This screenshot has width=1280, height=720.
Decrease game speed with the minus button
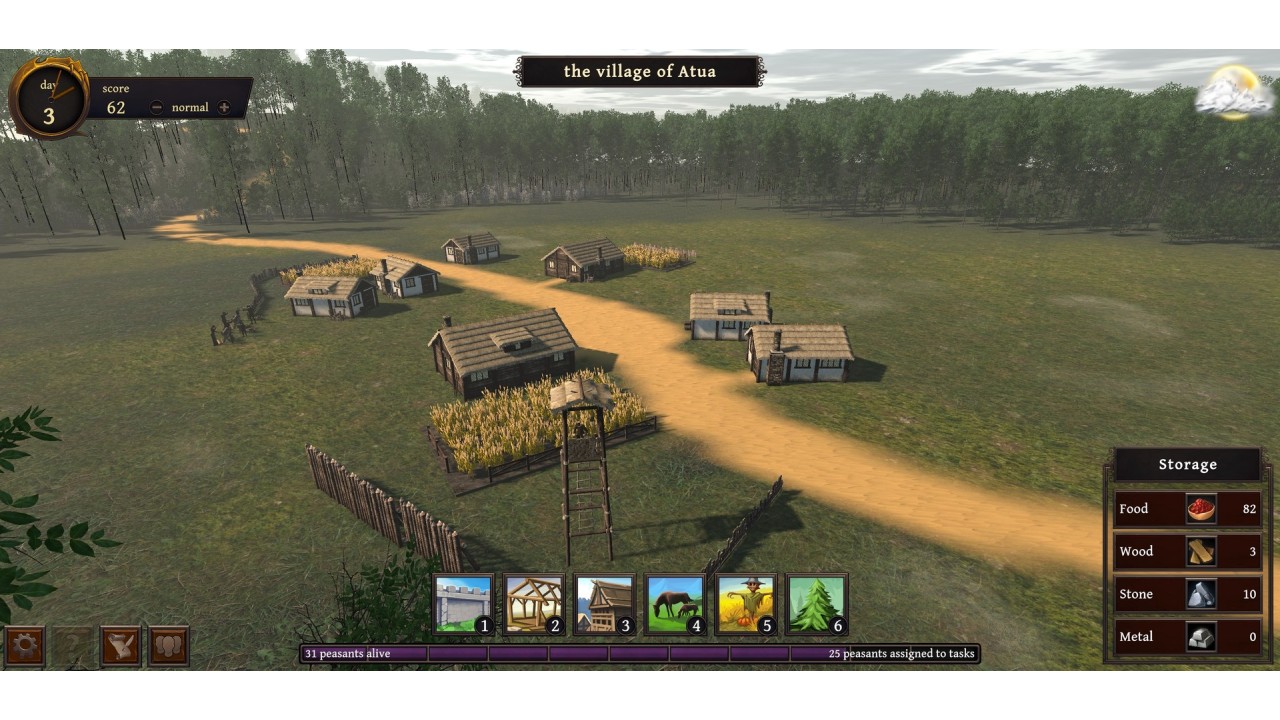point(157,107)
